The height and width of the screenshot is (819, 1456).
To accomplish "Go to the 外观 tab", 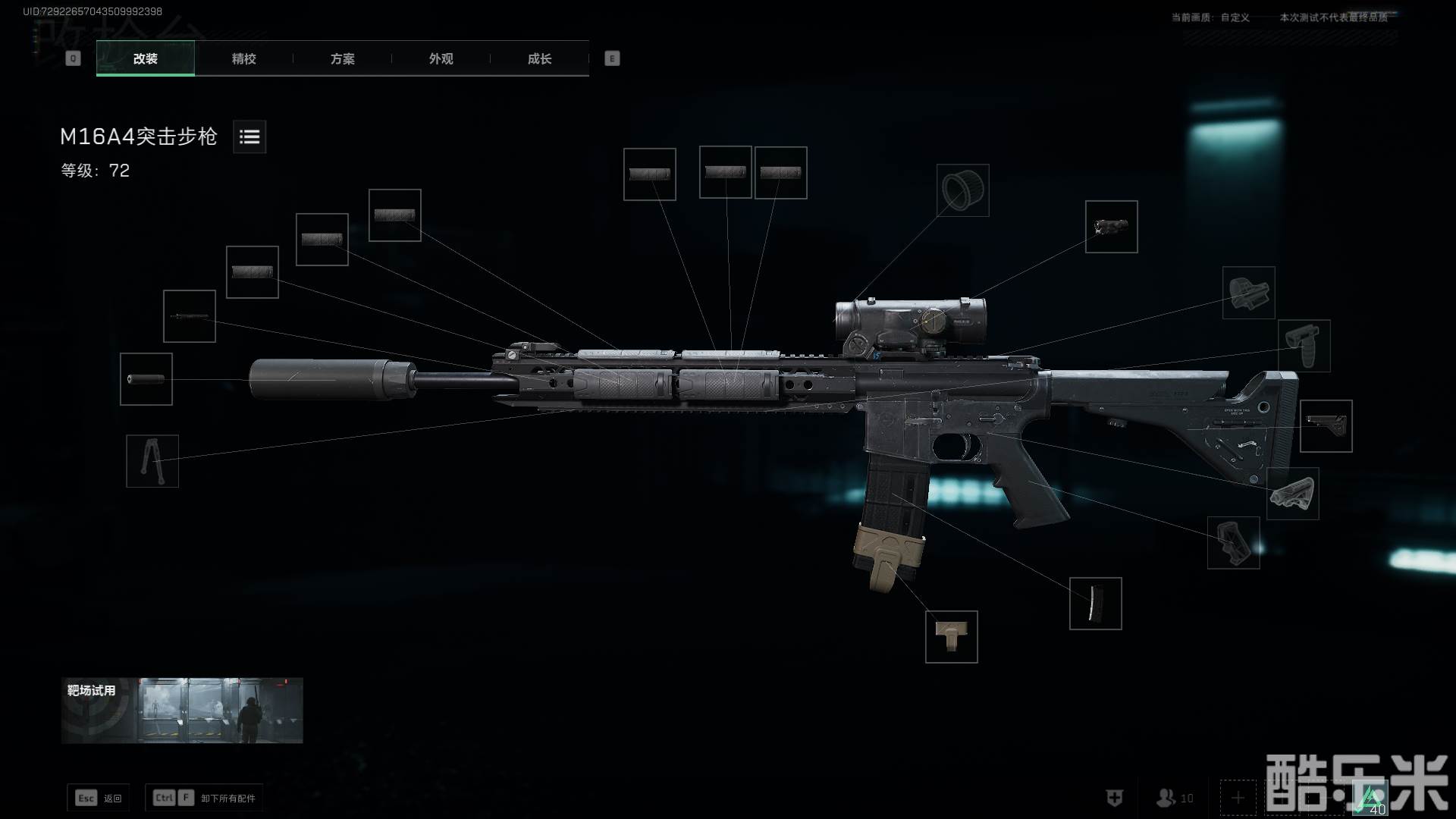I will (441, 58).
